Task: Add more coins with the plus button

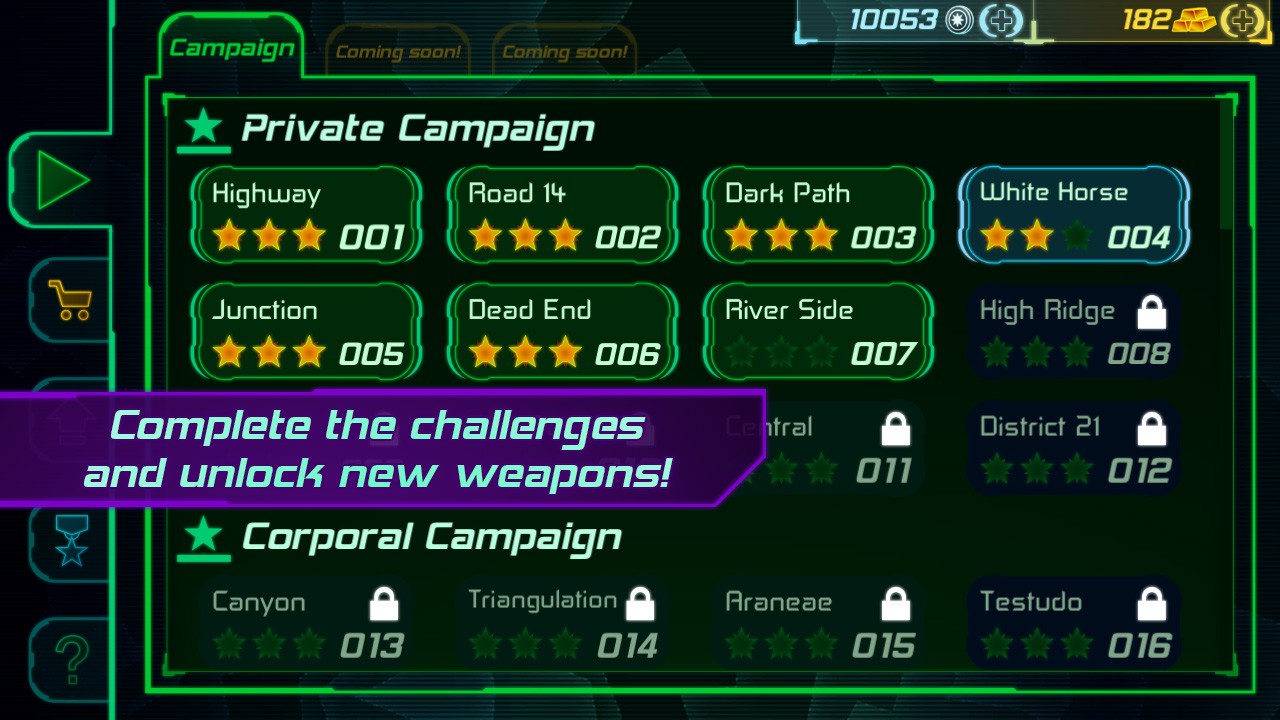Action: click(1000, 20)
